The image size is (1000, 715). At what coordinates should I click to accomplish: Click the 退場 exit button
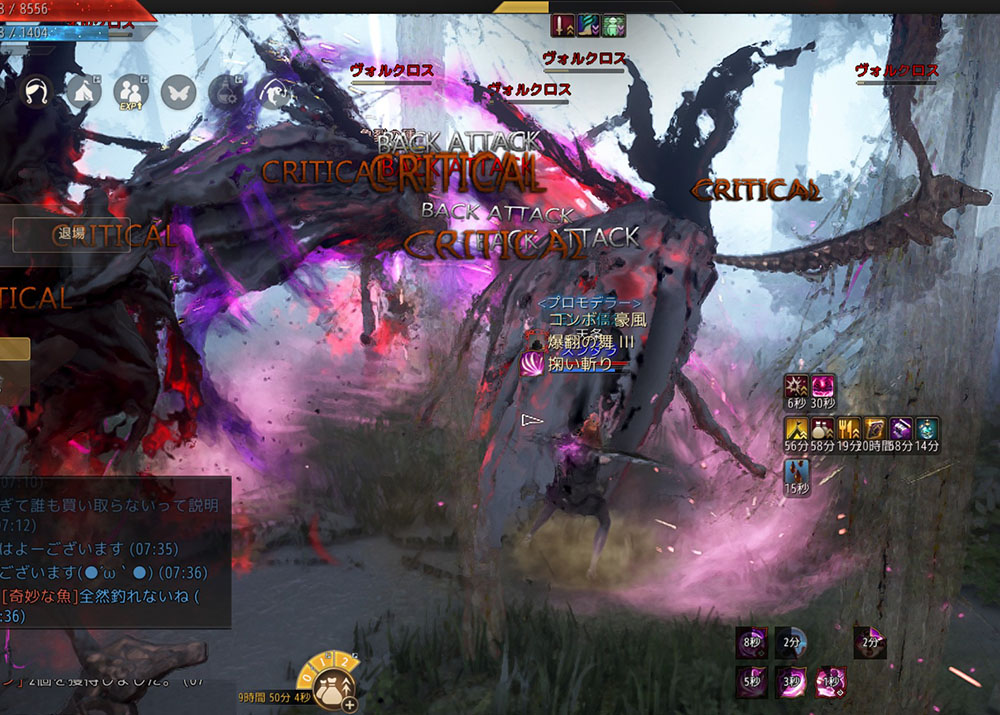tap(71, 234)
